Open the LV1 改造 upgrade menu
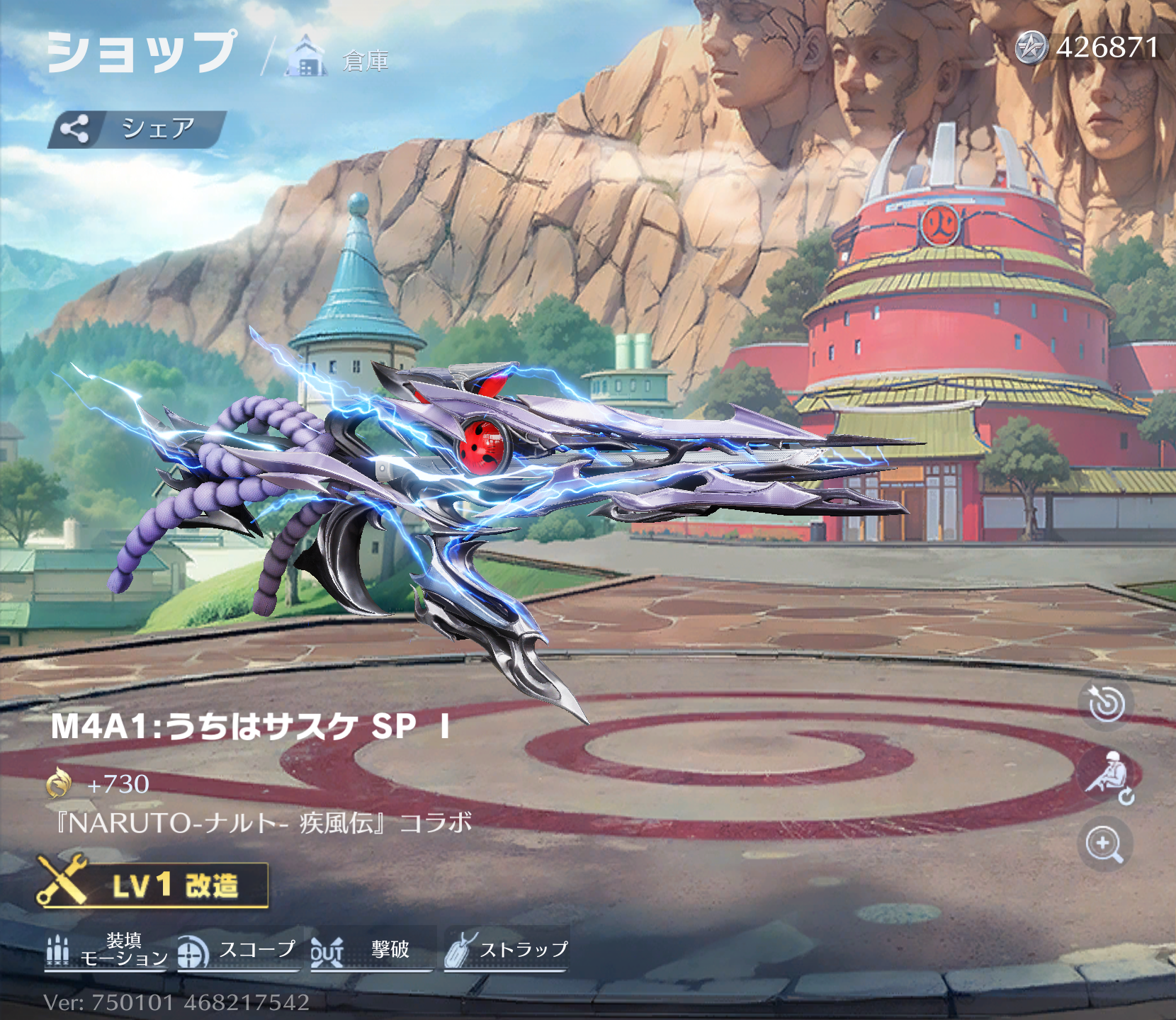Viewport: 1176px width, 1020px height. tap(153, 885)
